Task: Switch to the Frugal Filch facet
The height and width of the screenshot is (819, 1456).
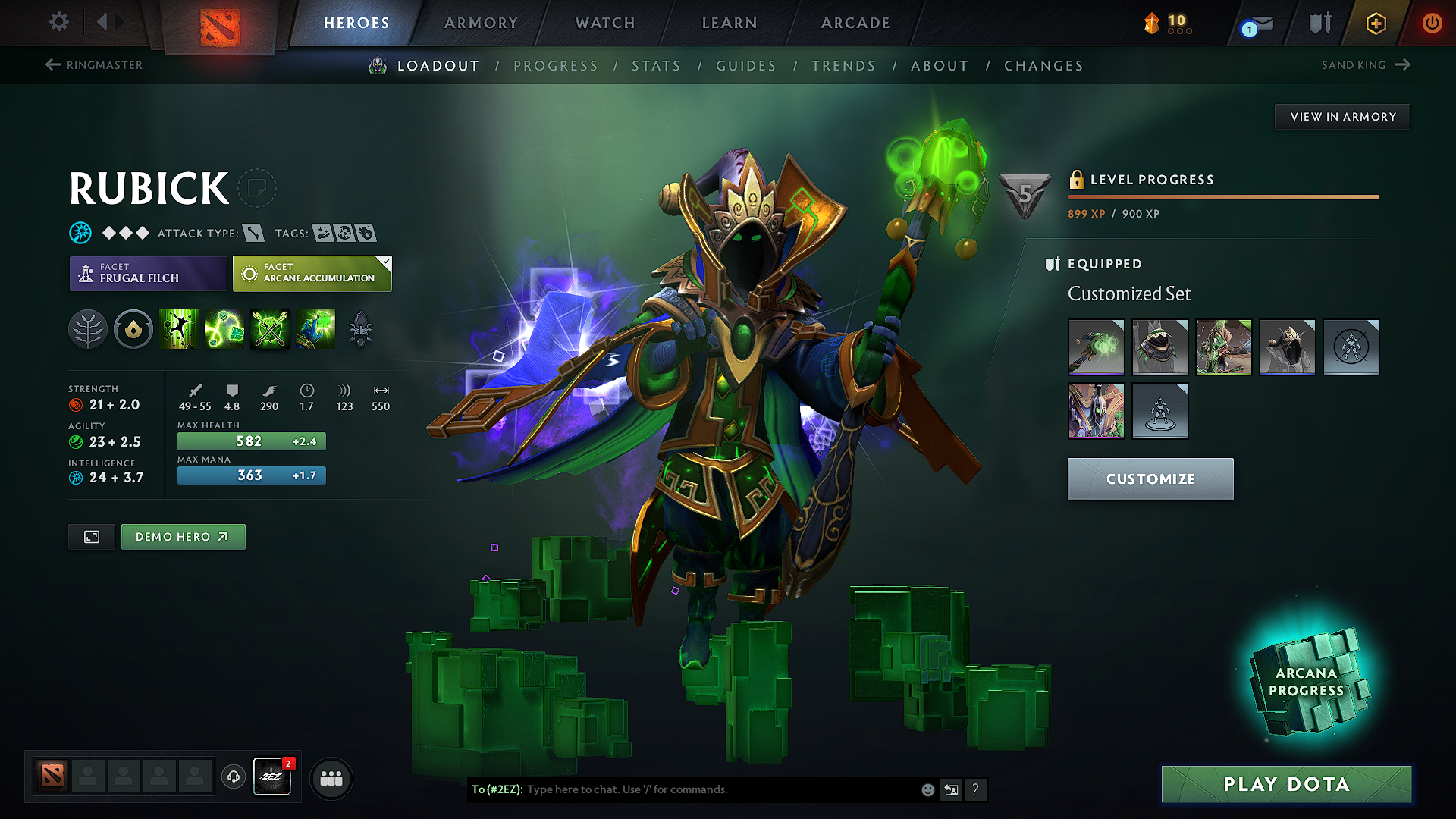Action: [148, 273]
